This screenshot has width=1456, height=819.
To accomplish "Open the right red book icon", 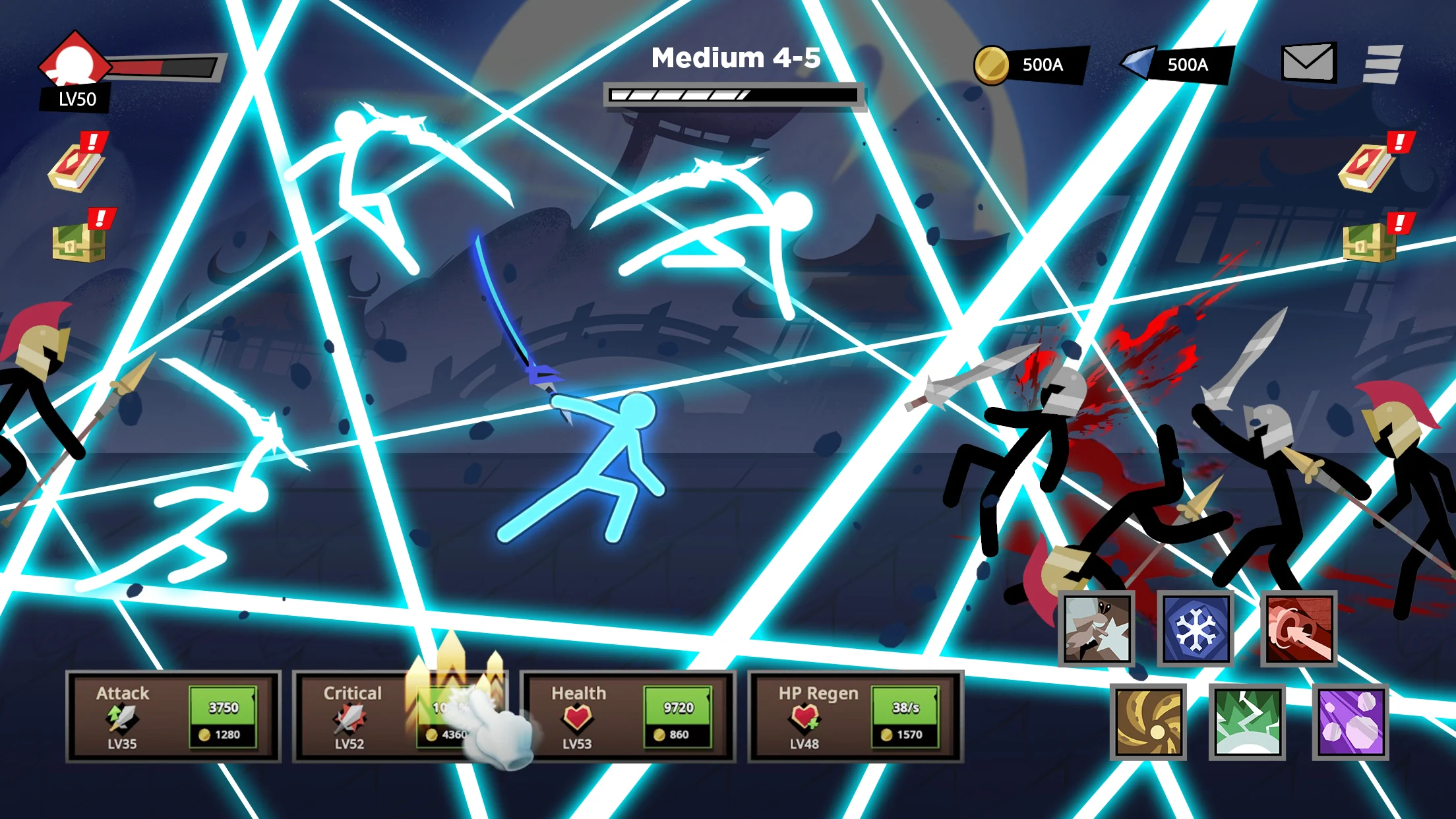I will pyautogui.click(x=1369, y=166).
